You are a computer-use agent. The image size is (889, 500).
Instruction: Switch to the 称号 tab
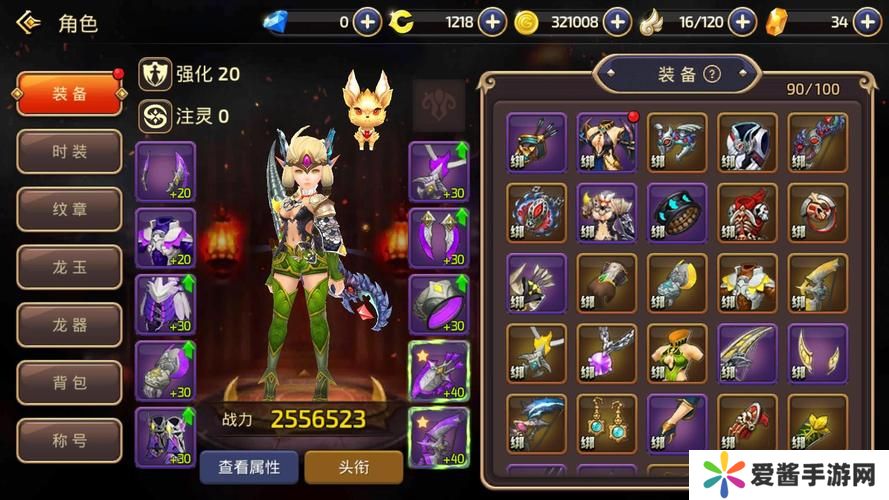point(70,439)
